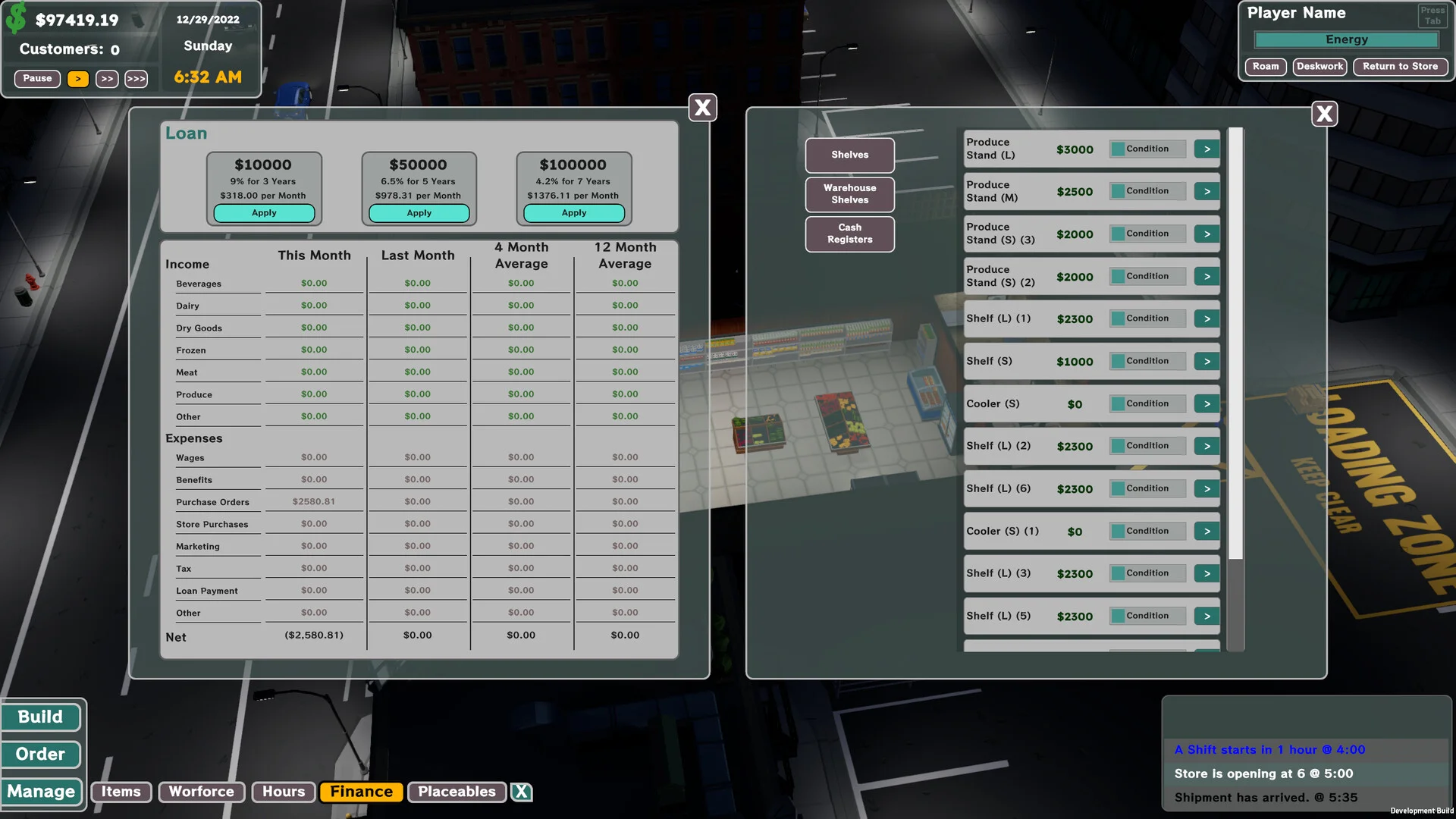This screenshot has width=1456, height=819.
Task: Open the Order menu
Action: 41,754
